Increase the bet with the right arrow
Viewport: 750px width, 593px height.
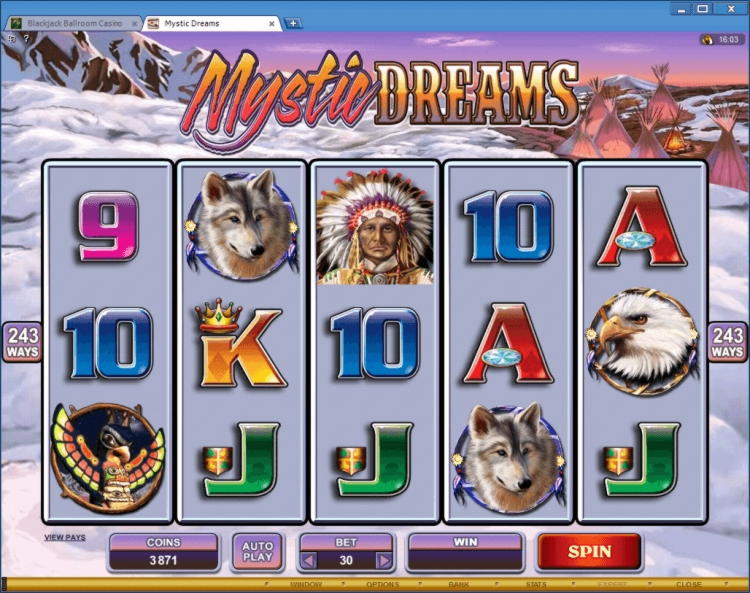383,560
